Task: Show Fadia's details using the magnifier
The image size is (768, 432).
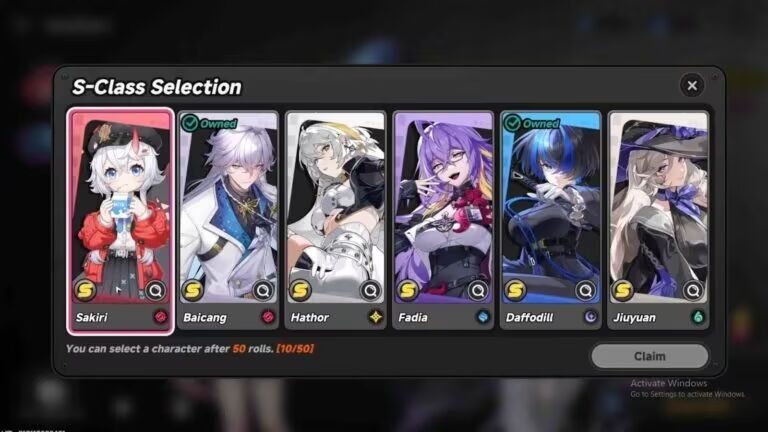Action: pyautogui.click(x=478, y=290)
